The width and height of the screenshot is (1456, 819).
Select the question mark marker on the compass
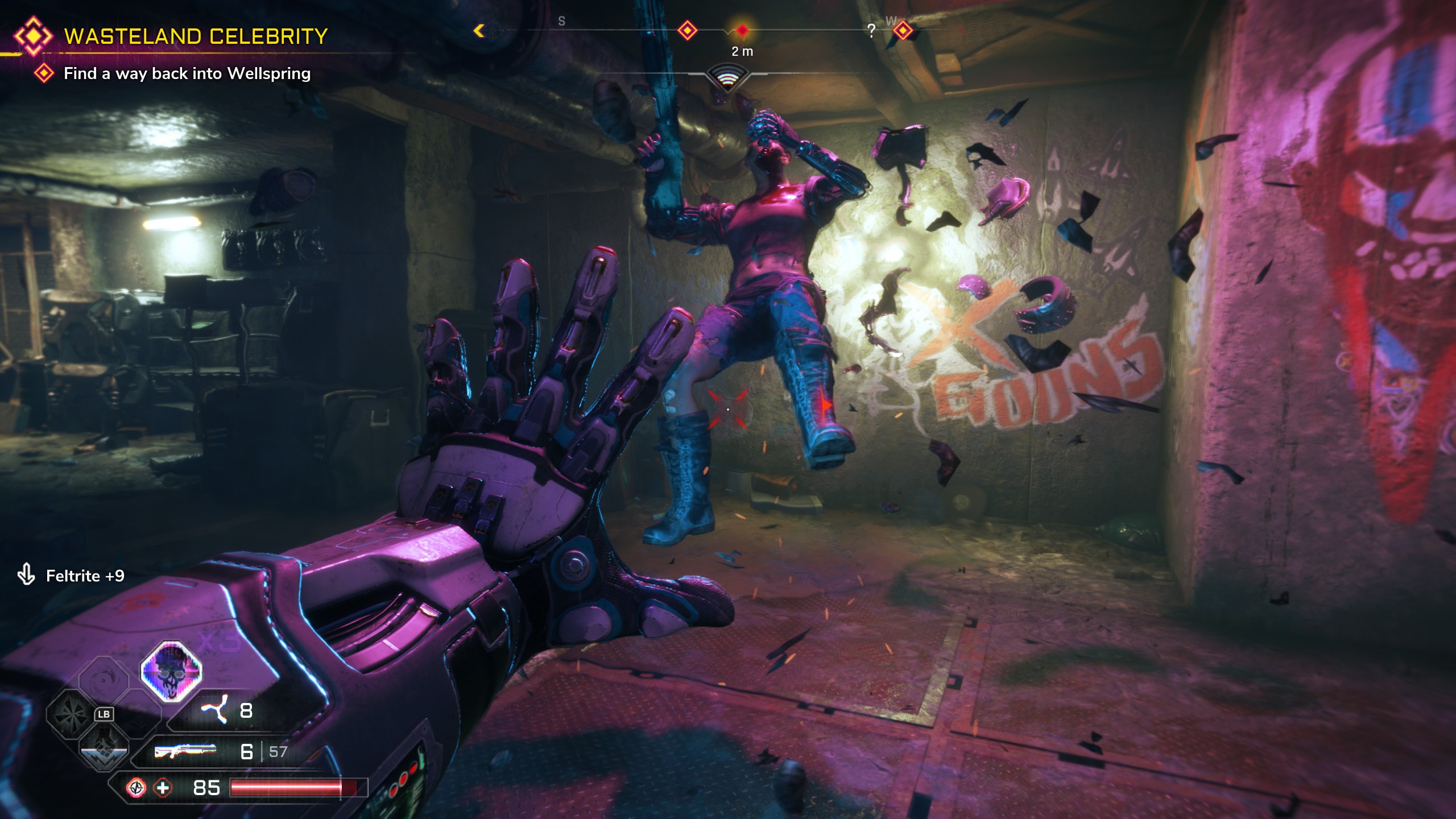coord(871,31)
